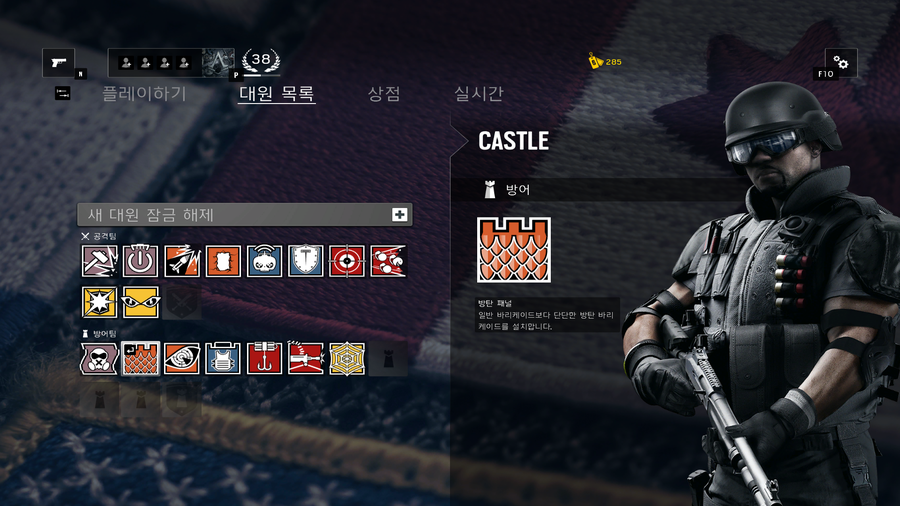
Task: Go to the 실시간 tab
Action: tap(479, 94)
